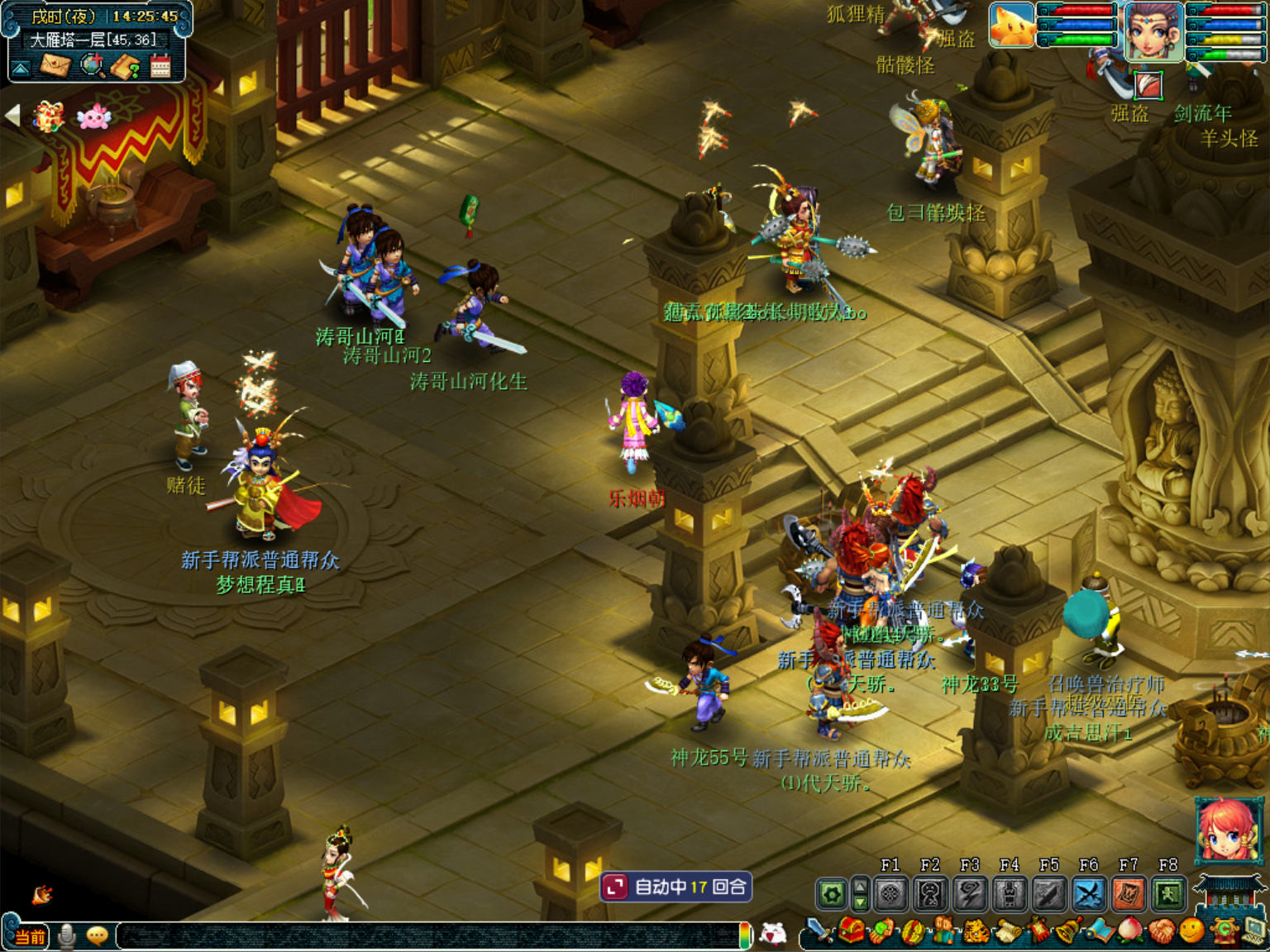The height and width of the screenshot is (952, 1270).
Task: Click the chat text input box
Action: coord(430,935)
